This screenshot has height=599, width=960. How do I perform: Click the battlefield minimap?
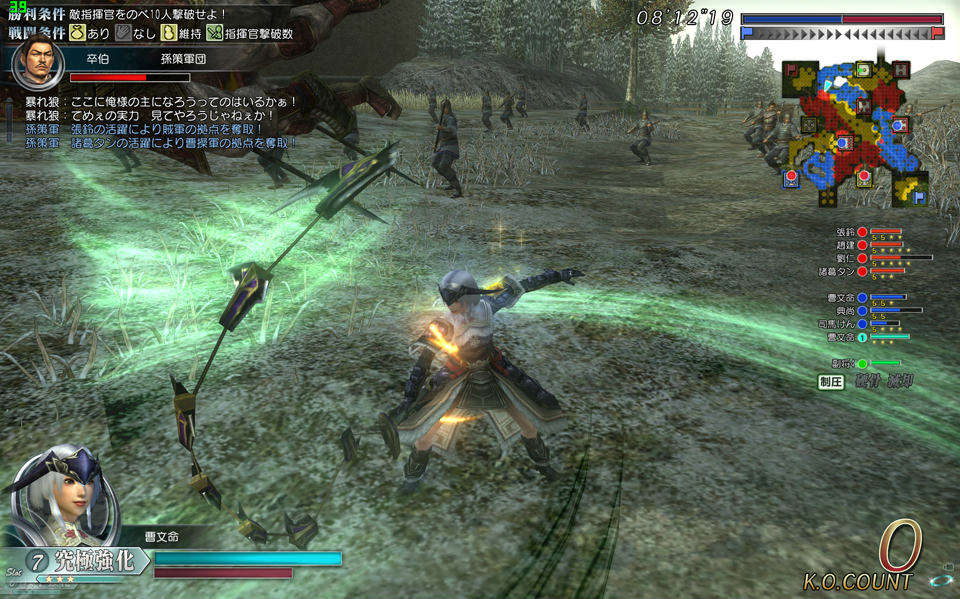[857, 128]
